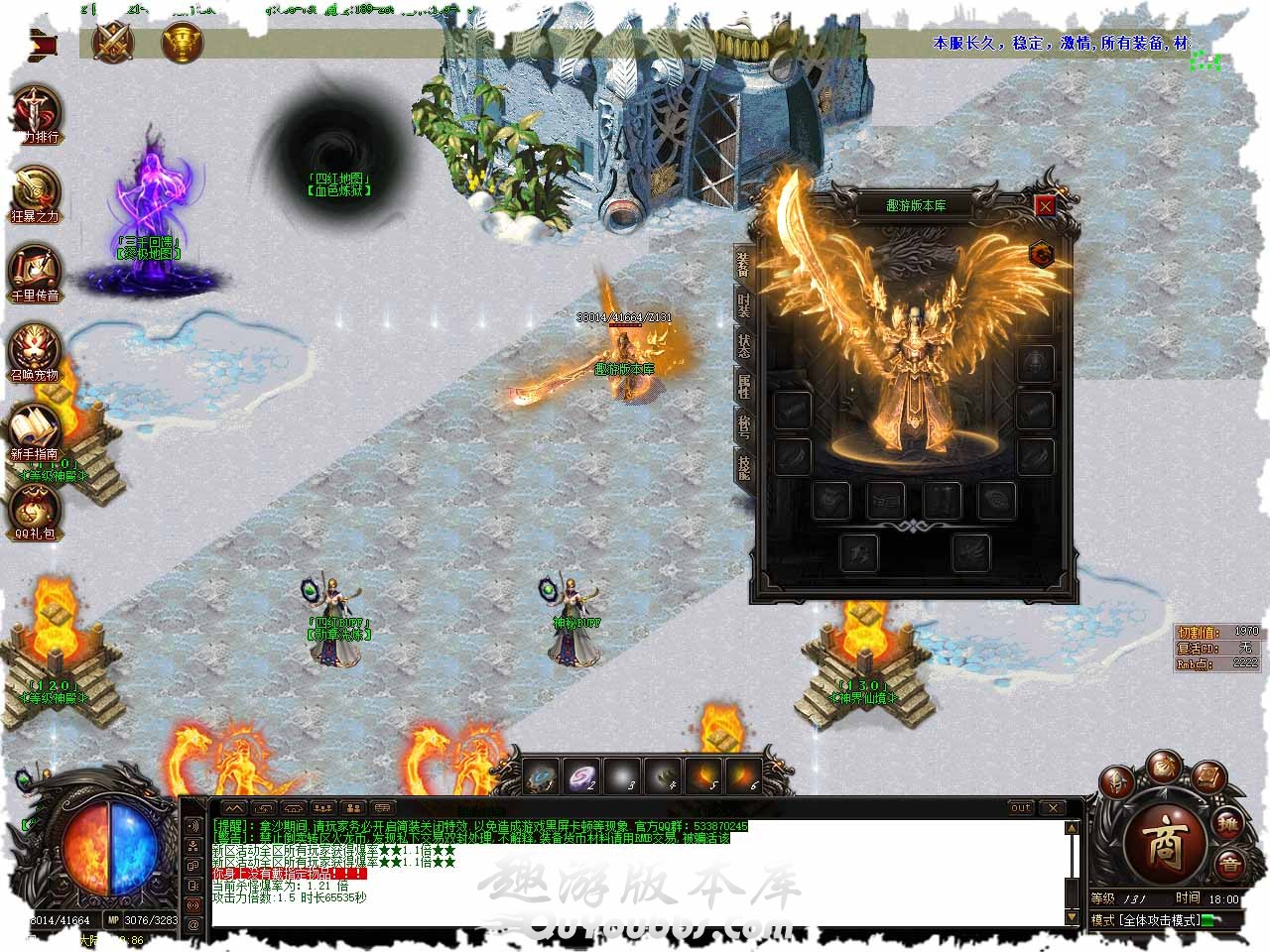Close the character equipment panel
Image resolution: width=1270 pixels, height=952 pixels.
[x=1045, y=206]
